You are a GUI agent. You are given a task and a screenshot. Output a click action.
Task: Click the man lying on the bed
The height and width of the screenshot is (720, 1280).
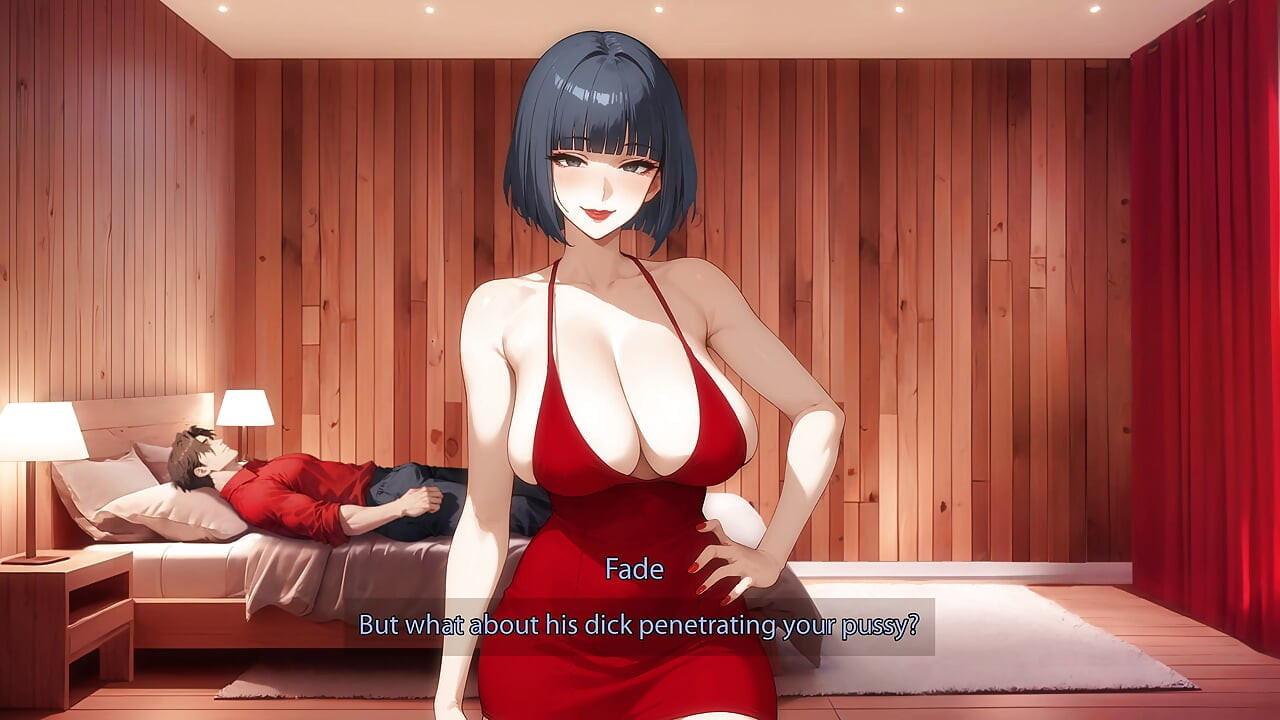[300, 480]
